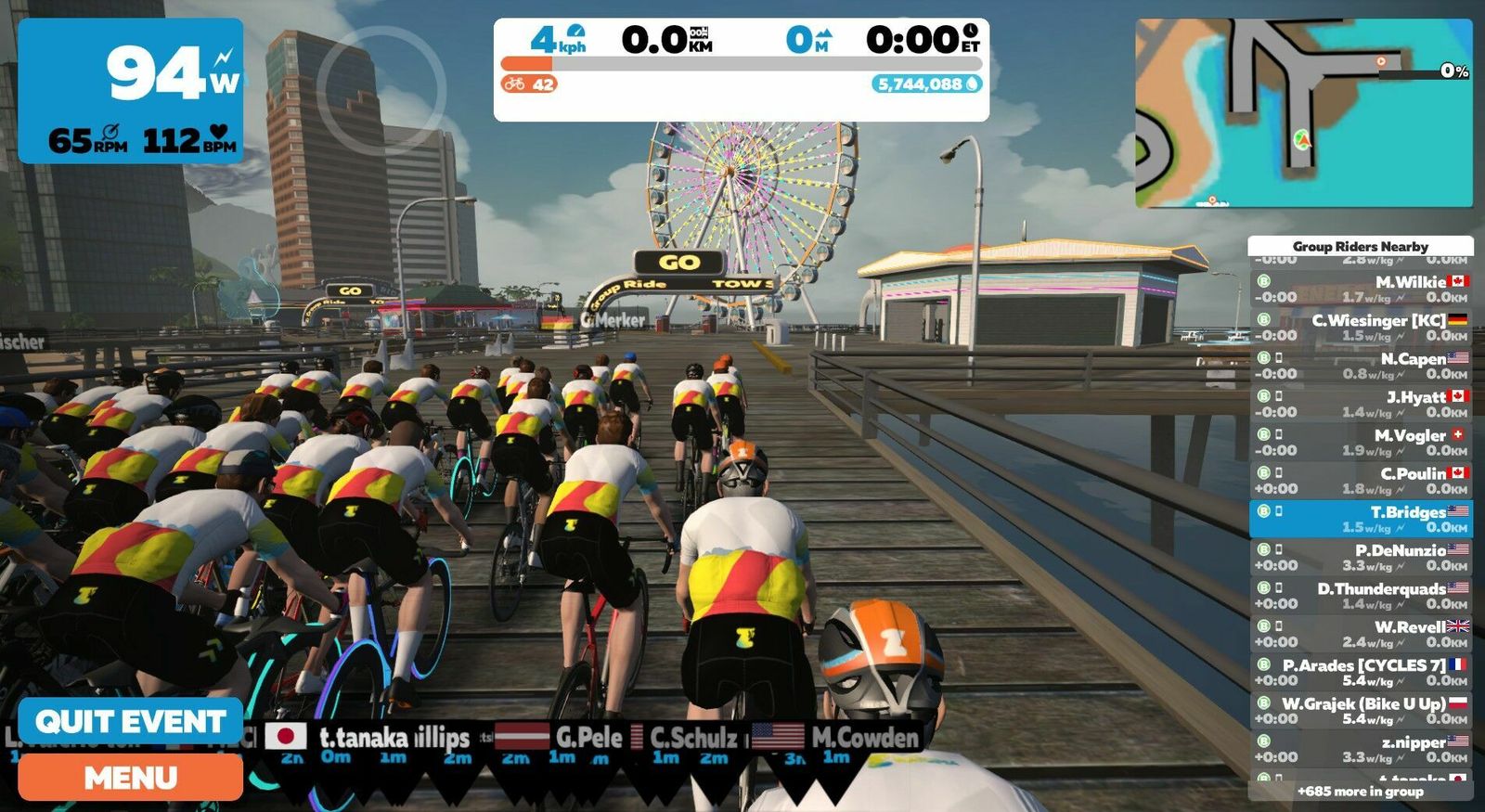Click the Group Riders Nearby header

coord(1360,246)
